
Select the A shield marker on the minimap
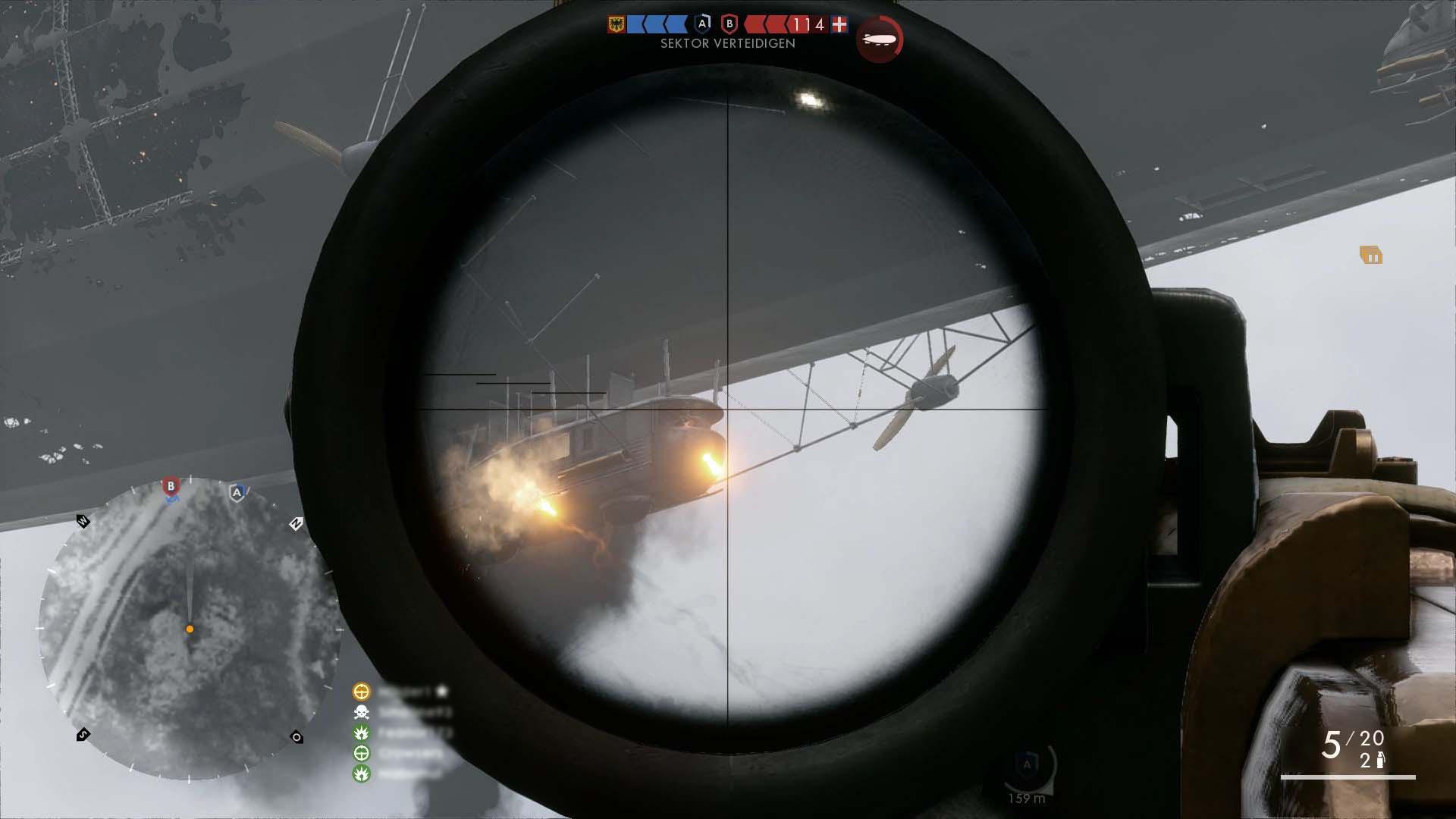(x=237, y=493)
